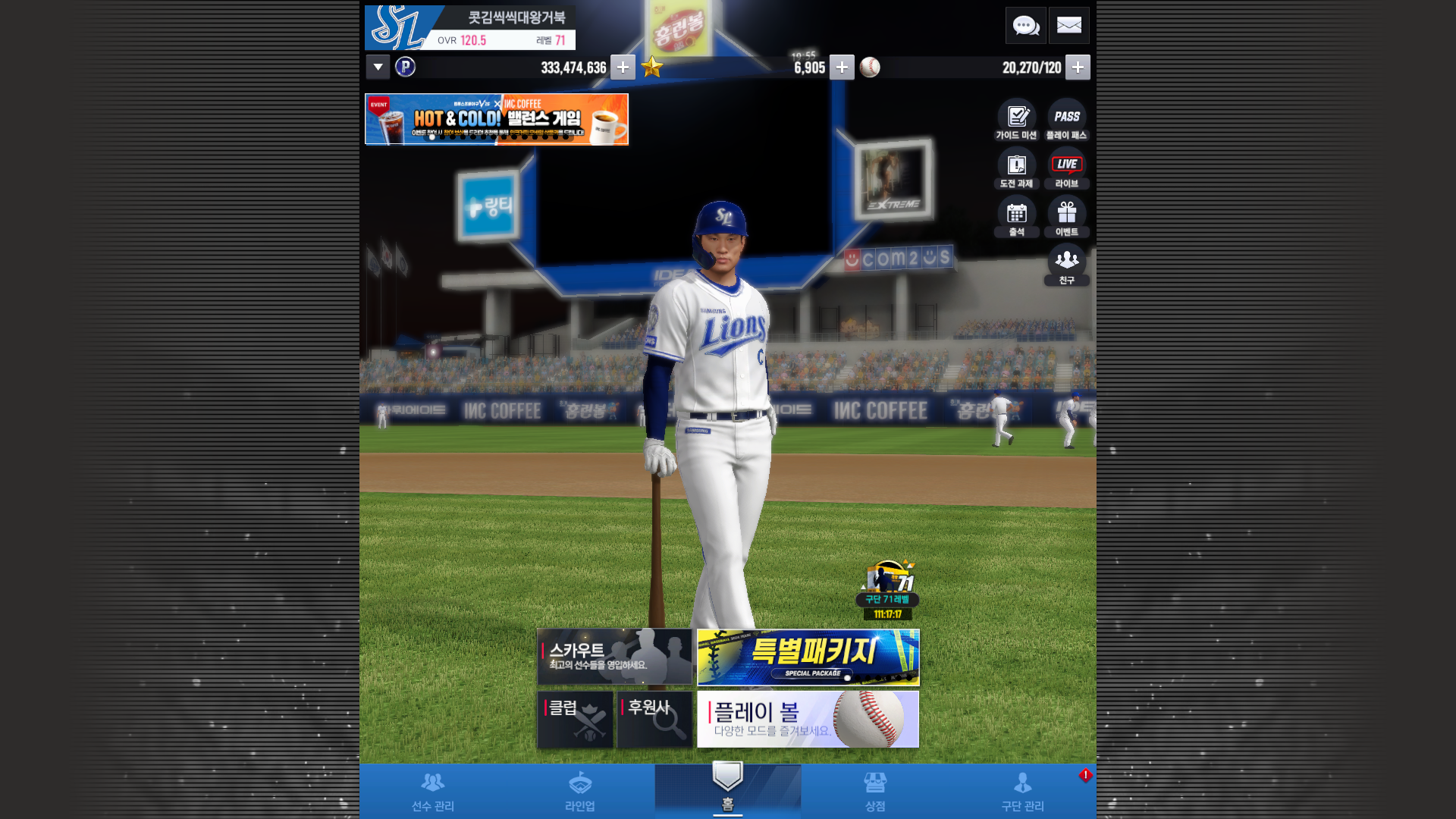Viewport: 1456px width, 819px height.
Task: Open the HOT & COLD balance game banner
Action: pos(497,119)
